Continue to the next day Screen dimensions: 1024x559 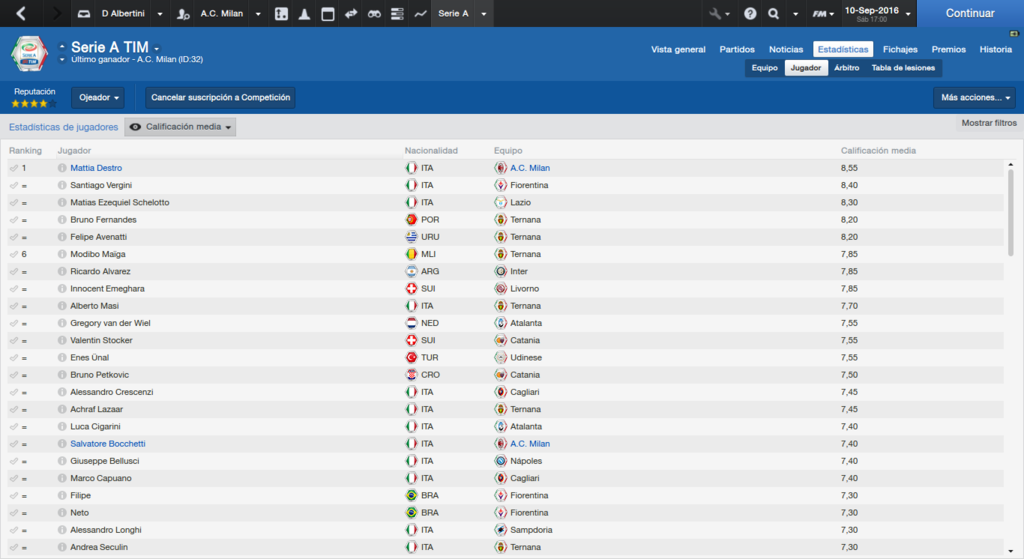pyautogui.click(x=969, y=14)
